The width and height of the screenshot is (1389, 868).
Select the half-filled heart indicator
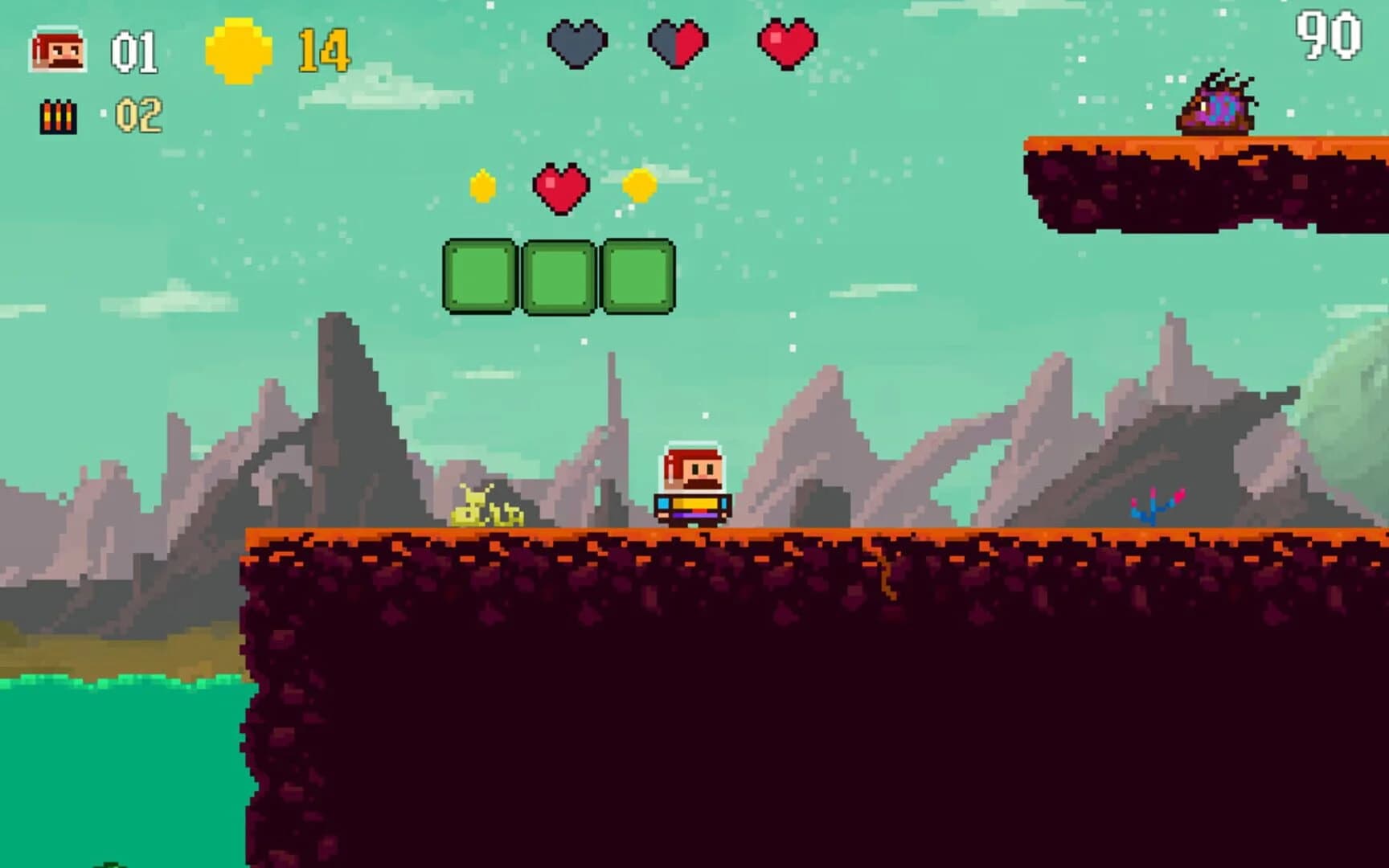click(x=678, y=44)
